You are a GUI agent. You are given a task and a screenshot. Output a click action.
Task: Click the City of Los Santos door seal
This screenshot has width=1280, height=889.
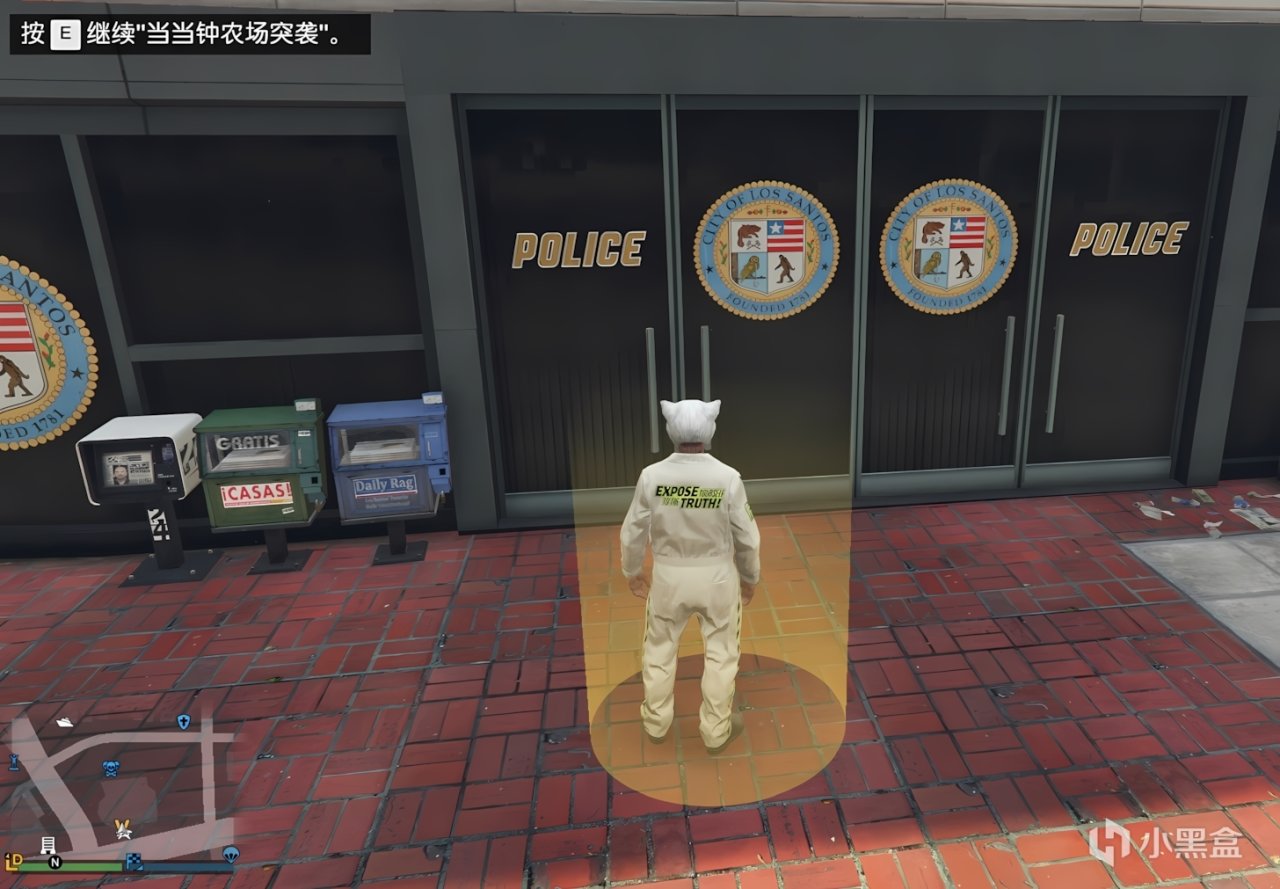[x=765, y=247]
